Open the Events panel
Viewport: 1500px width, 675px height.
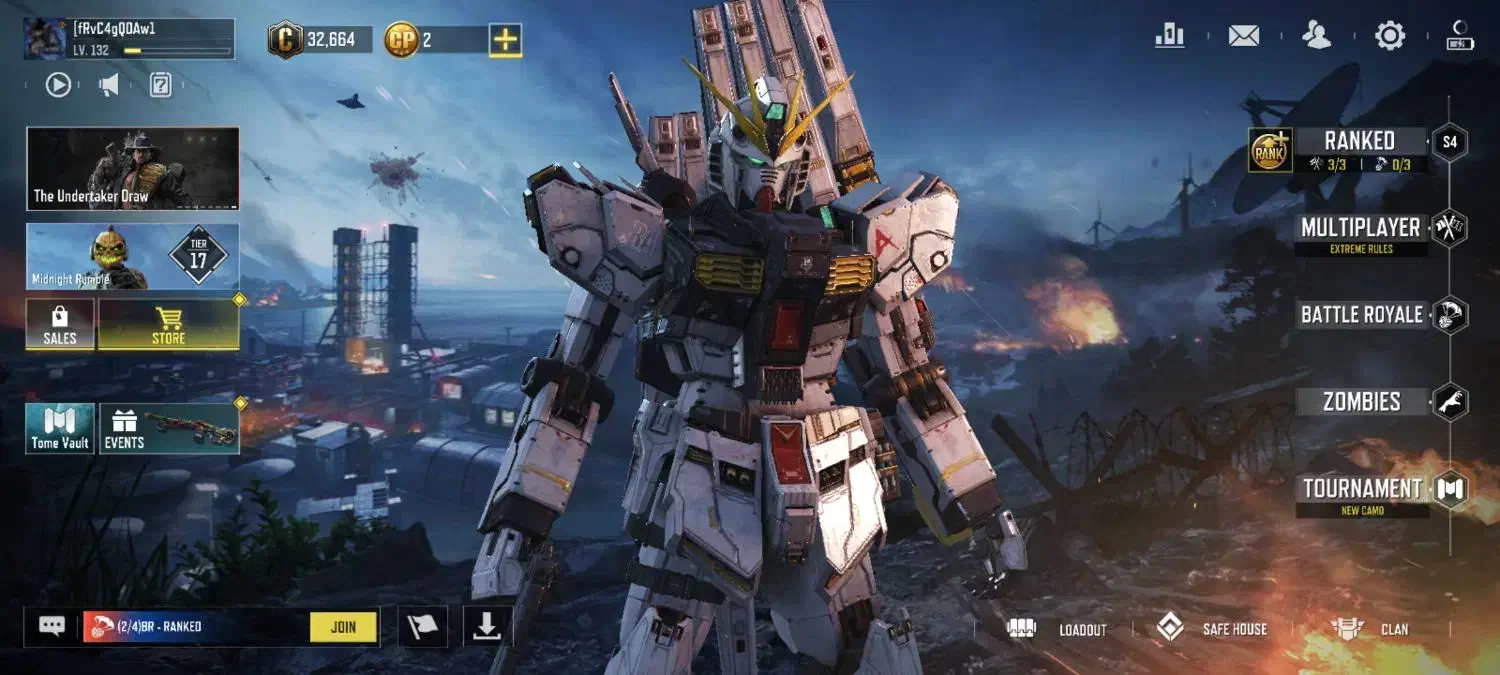(x=168, y=429)
